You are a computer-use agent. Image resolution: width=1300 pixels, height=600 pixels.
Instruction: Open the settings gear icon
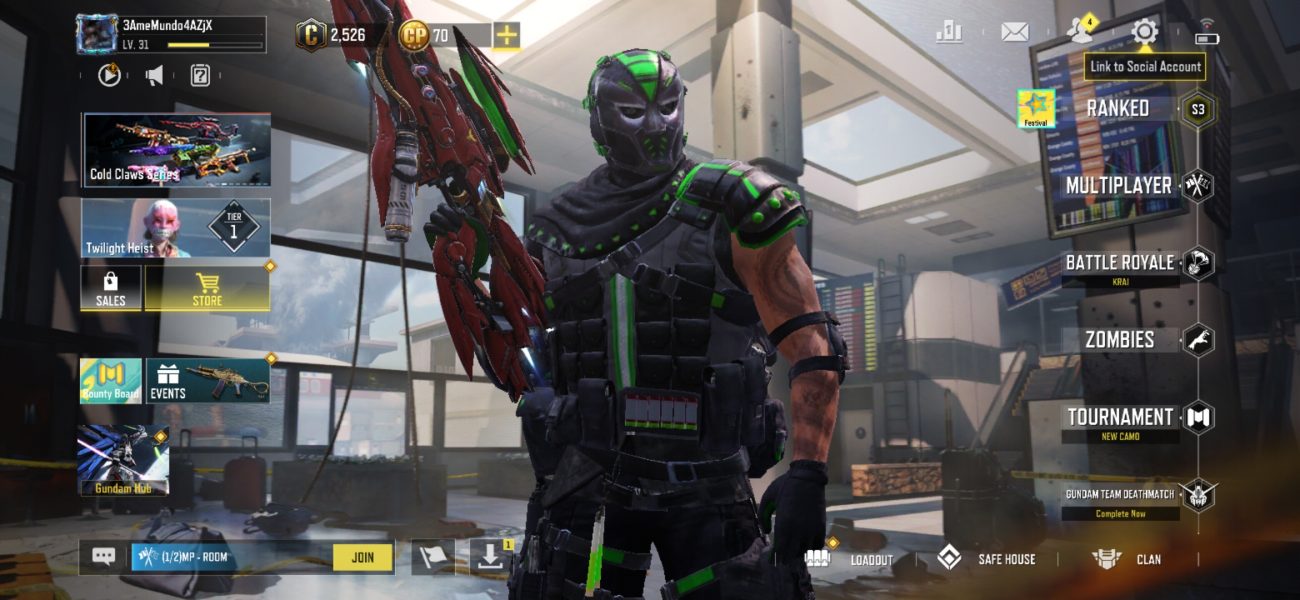(1144, 32)
